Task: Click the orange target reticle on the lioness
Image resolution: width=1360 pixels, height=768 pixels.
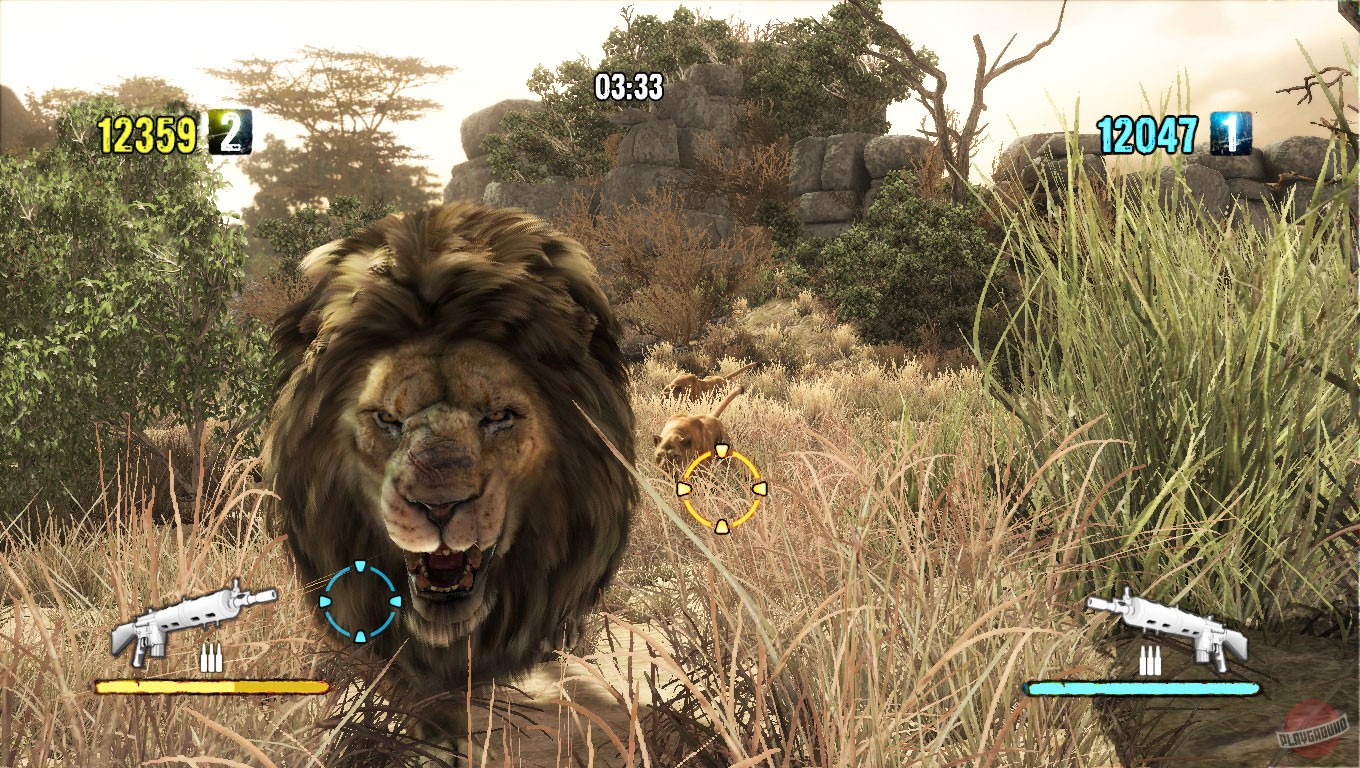Action: click(722, 488)
